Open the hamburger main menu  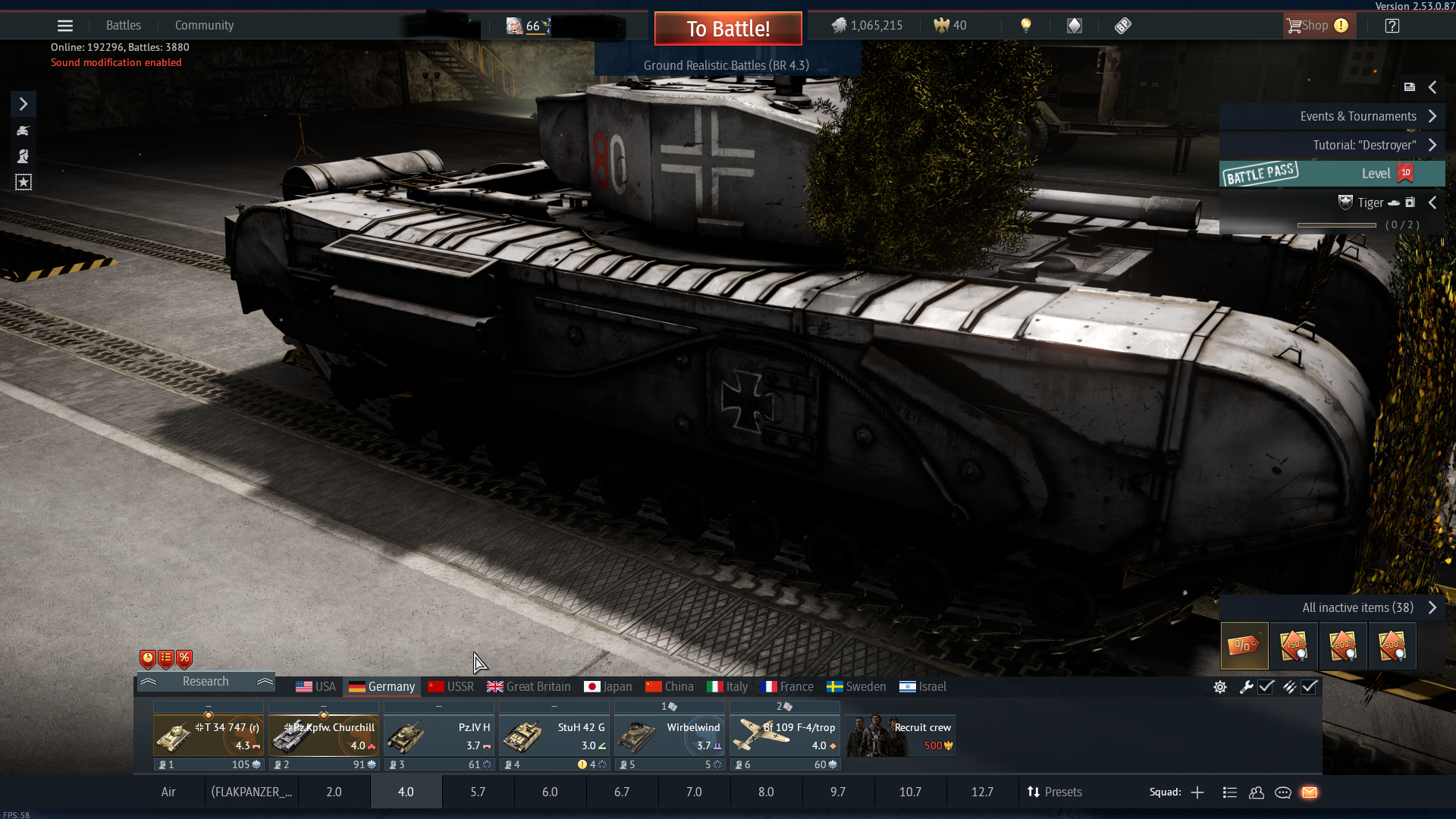point(65,26)
